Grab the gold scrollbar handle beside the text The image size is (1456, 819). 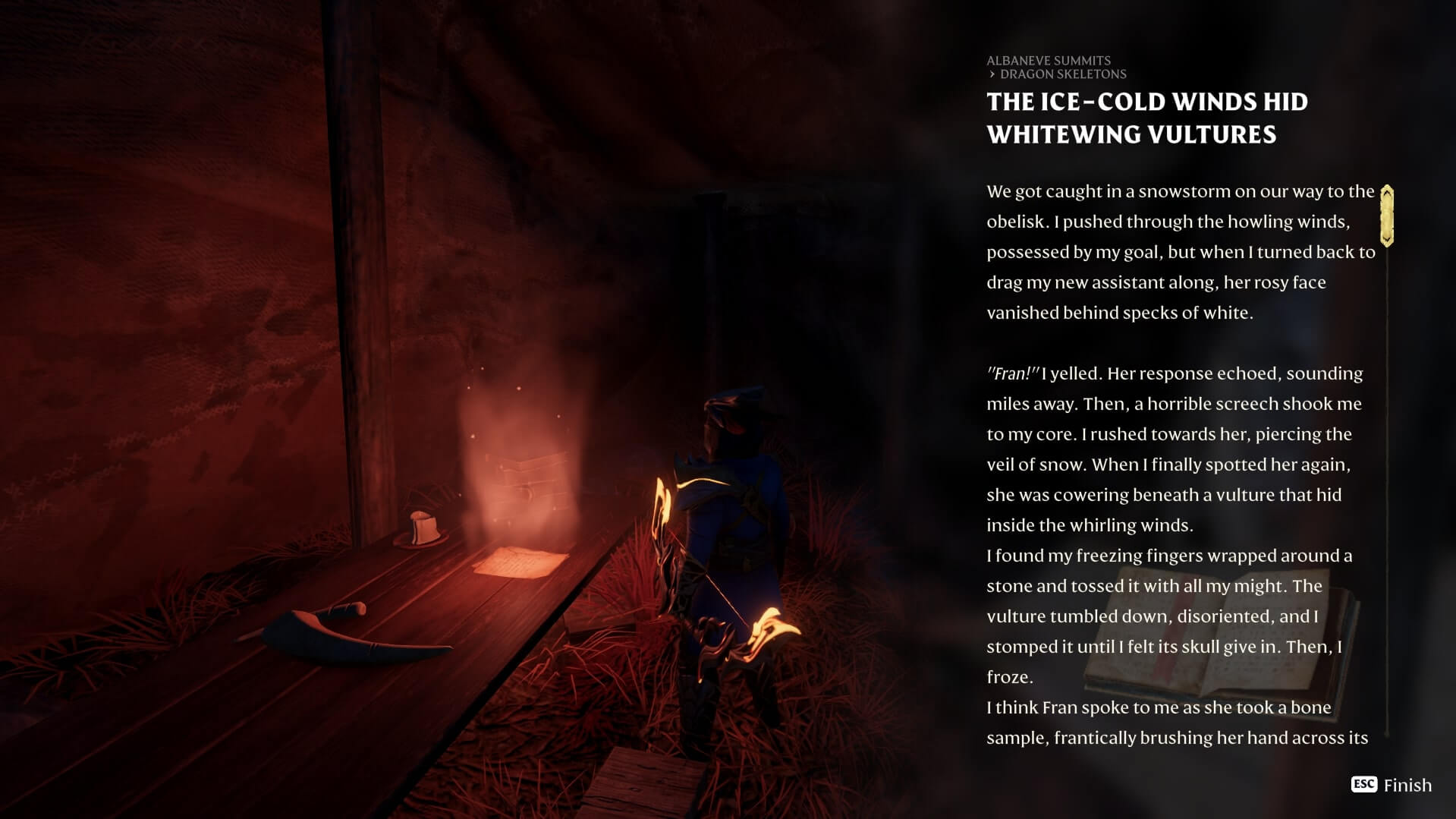(1387, 216)
